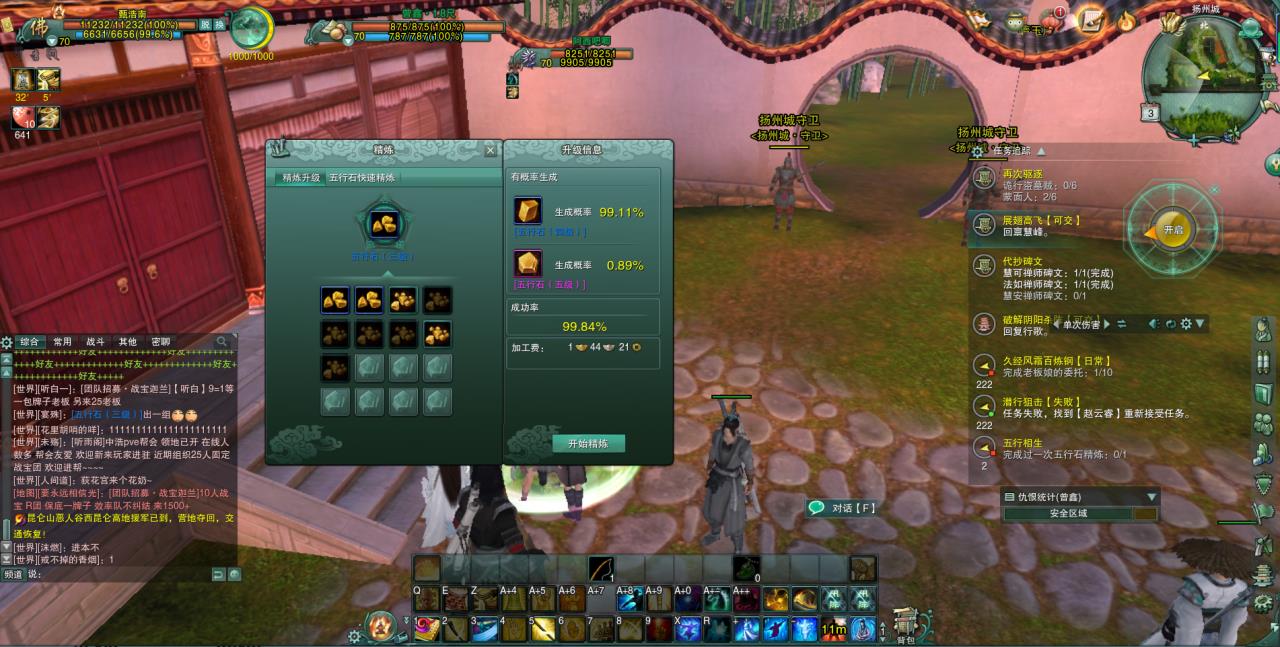This screenshot has height=647, width=1280.
Task: Switch chat to the 密聊 tab
Action: pos(159,342)
